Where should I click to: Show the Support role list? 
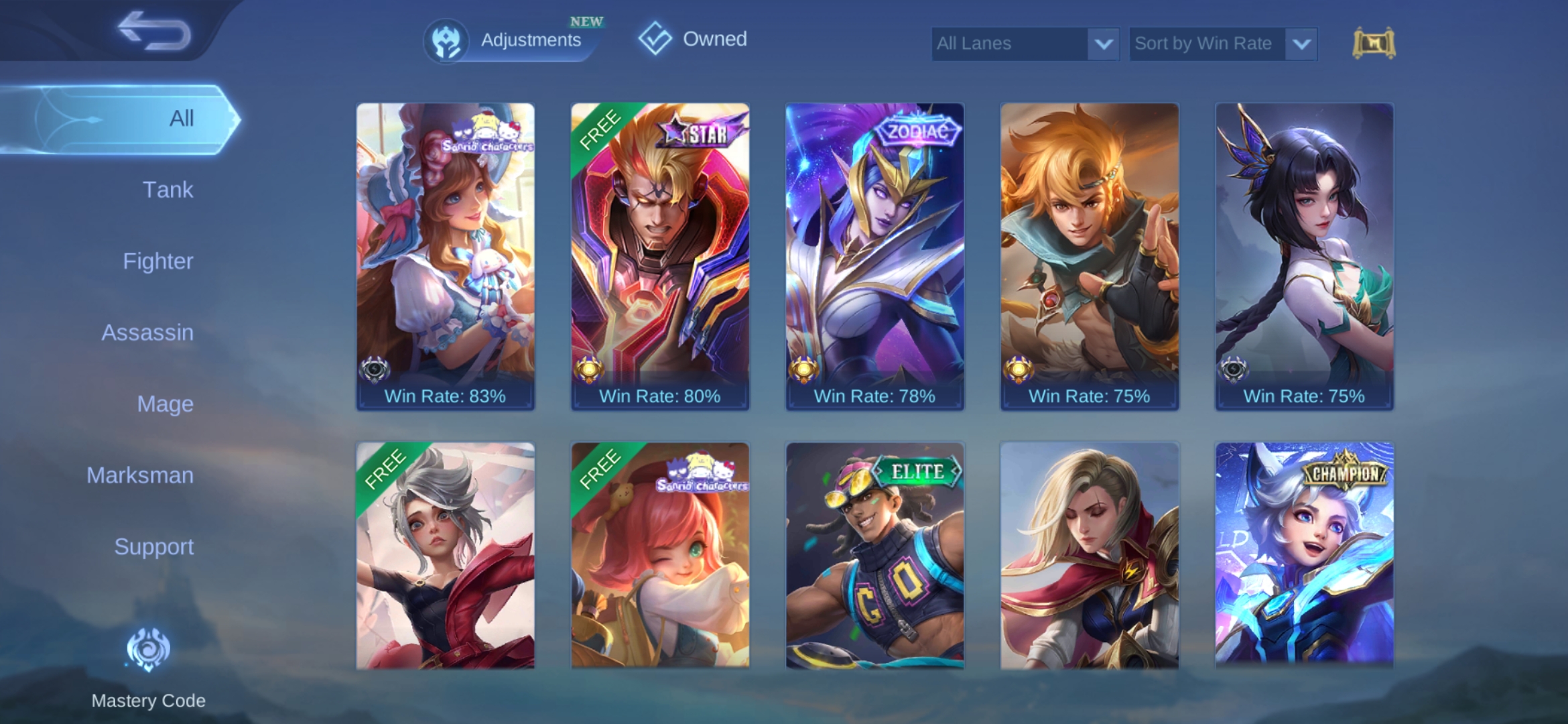click(153, 546)
